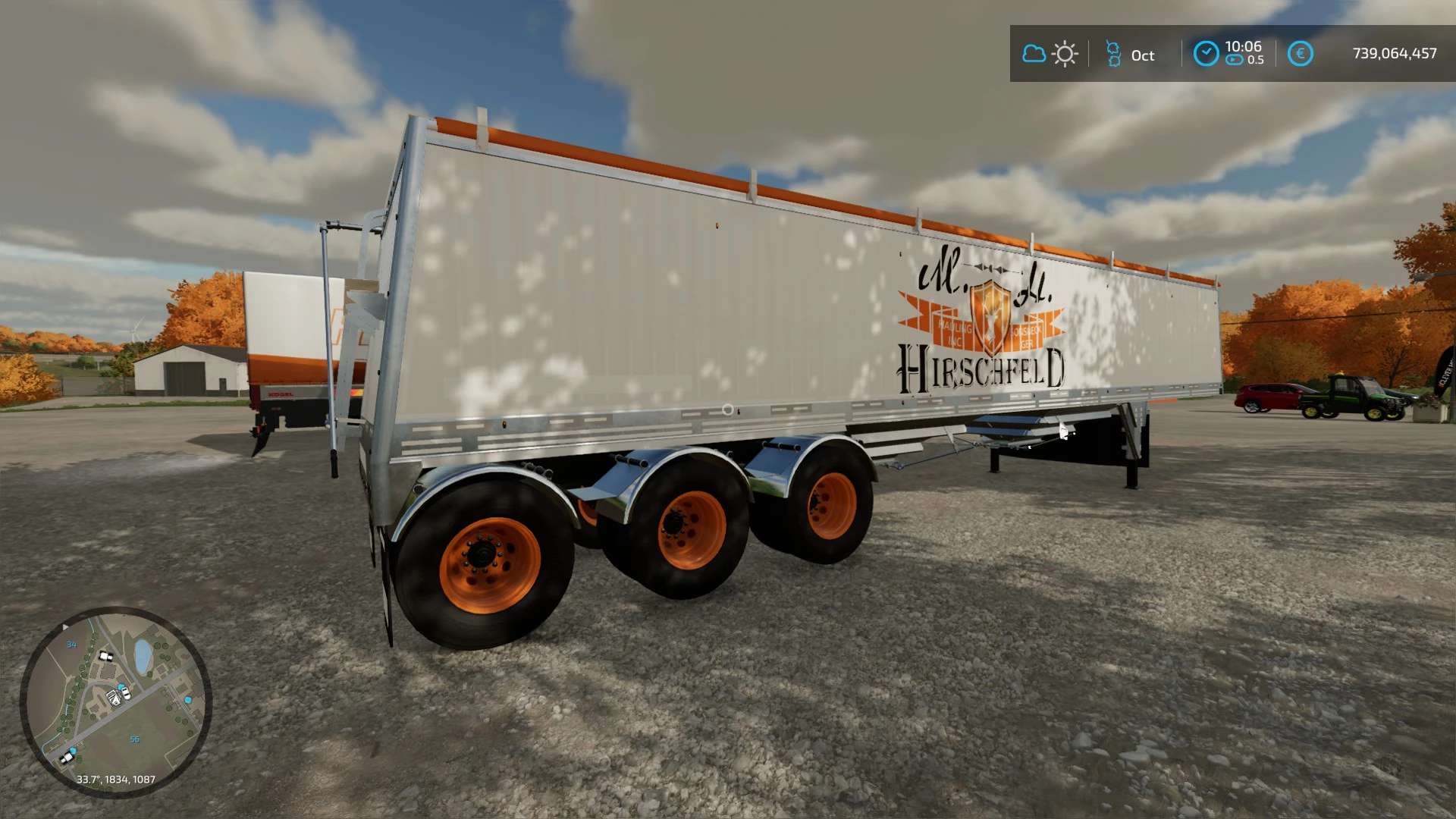This screenshot has width=1456, height=819.
Task: Click the euro money icon
Action: coord(1300,54)
